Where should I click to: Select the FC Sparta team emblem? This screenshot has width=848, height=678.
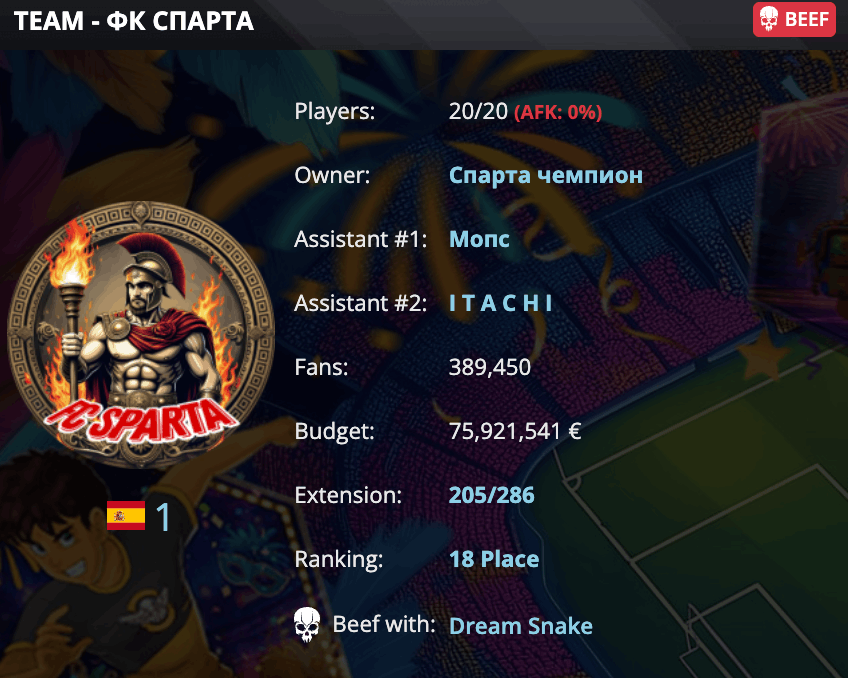tap(140, 334)
